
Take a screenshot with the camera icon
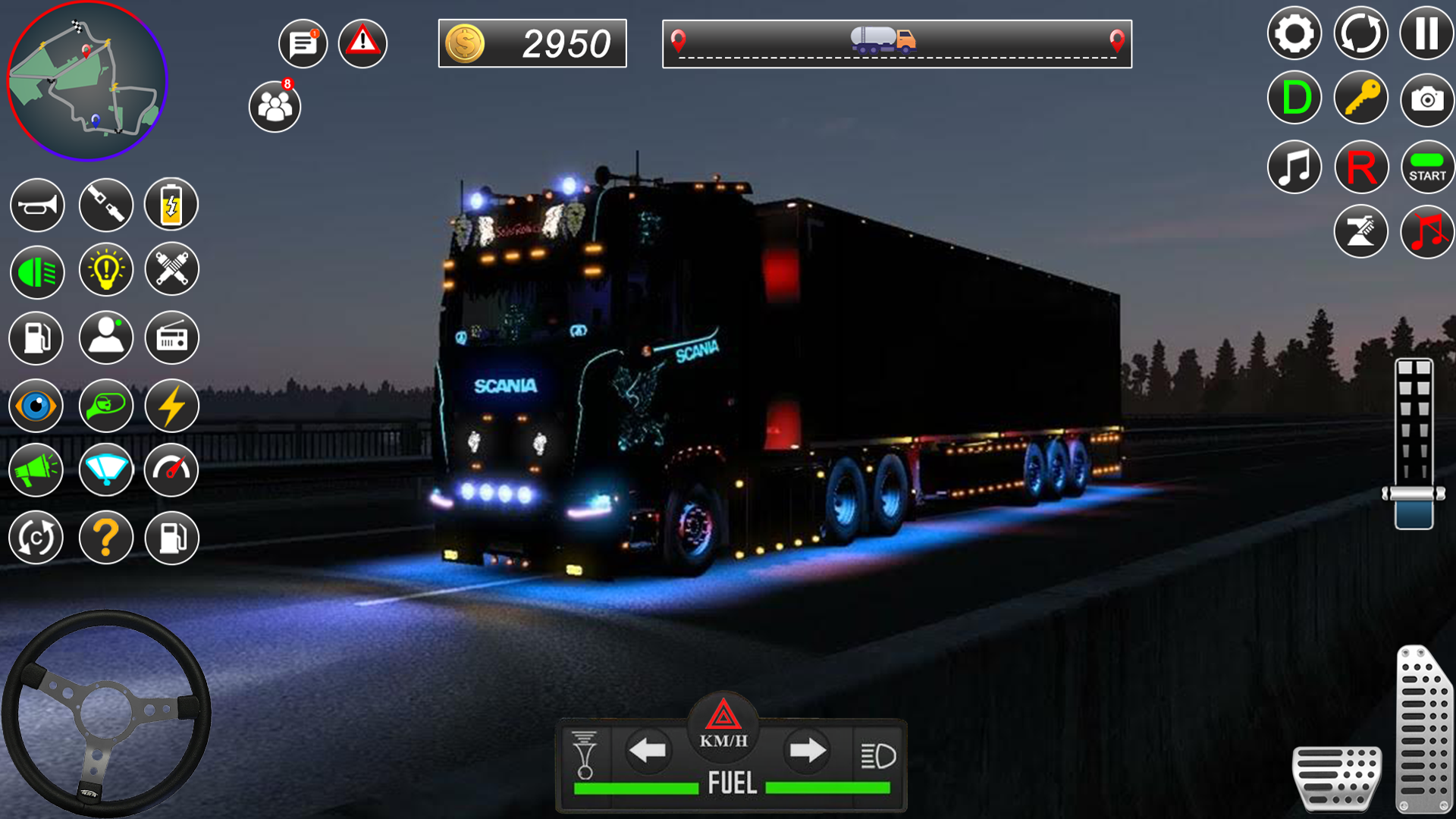(x=1427, y=98)
